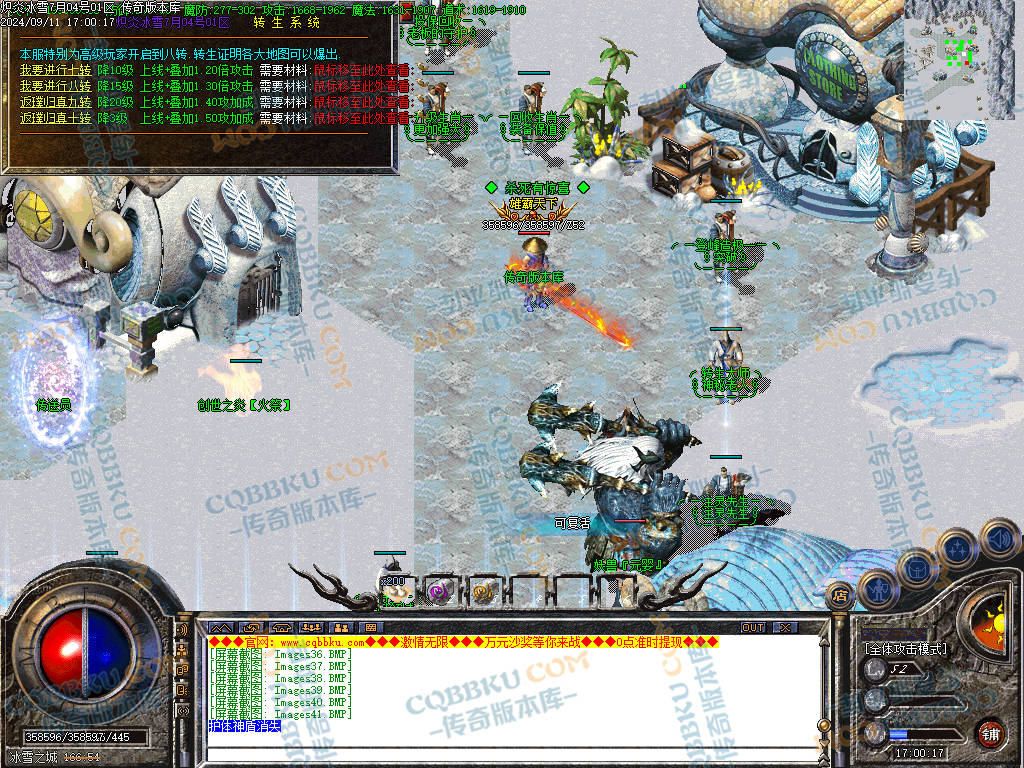Use the purple swirl scroll belt item
This screenshot has height=768, width=1024.
[x=438, y=591]
